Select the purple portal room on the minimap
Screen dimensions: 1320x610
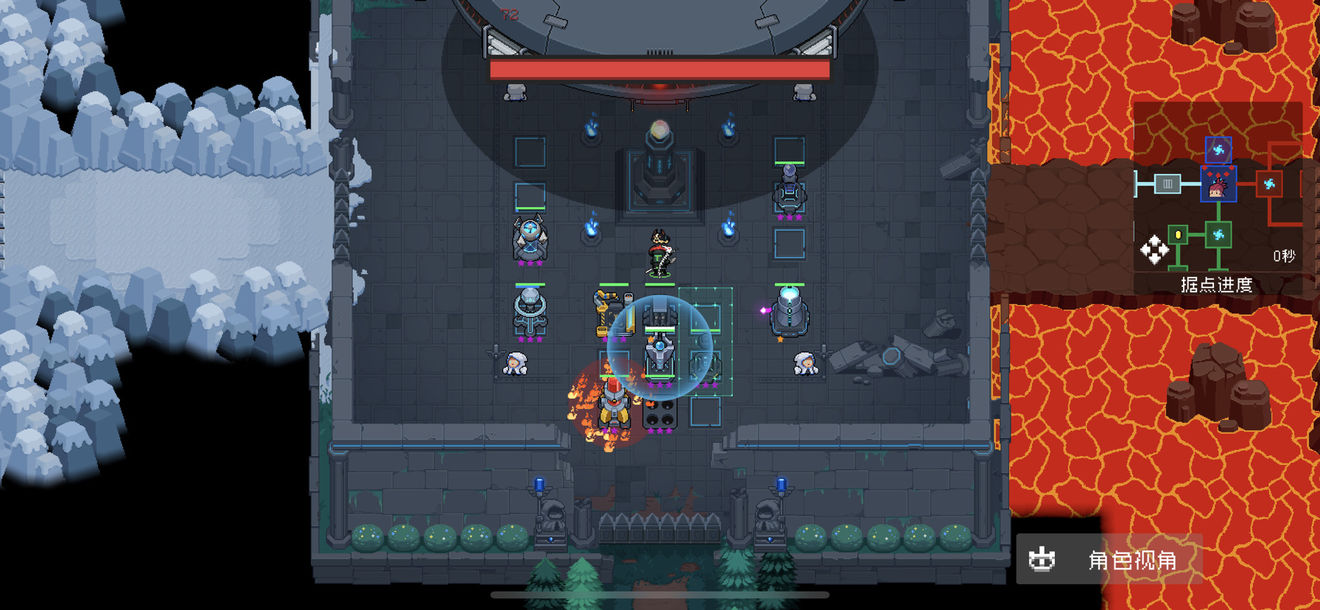1218,150
